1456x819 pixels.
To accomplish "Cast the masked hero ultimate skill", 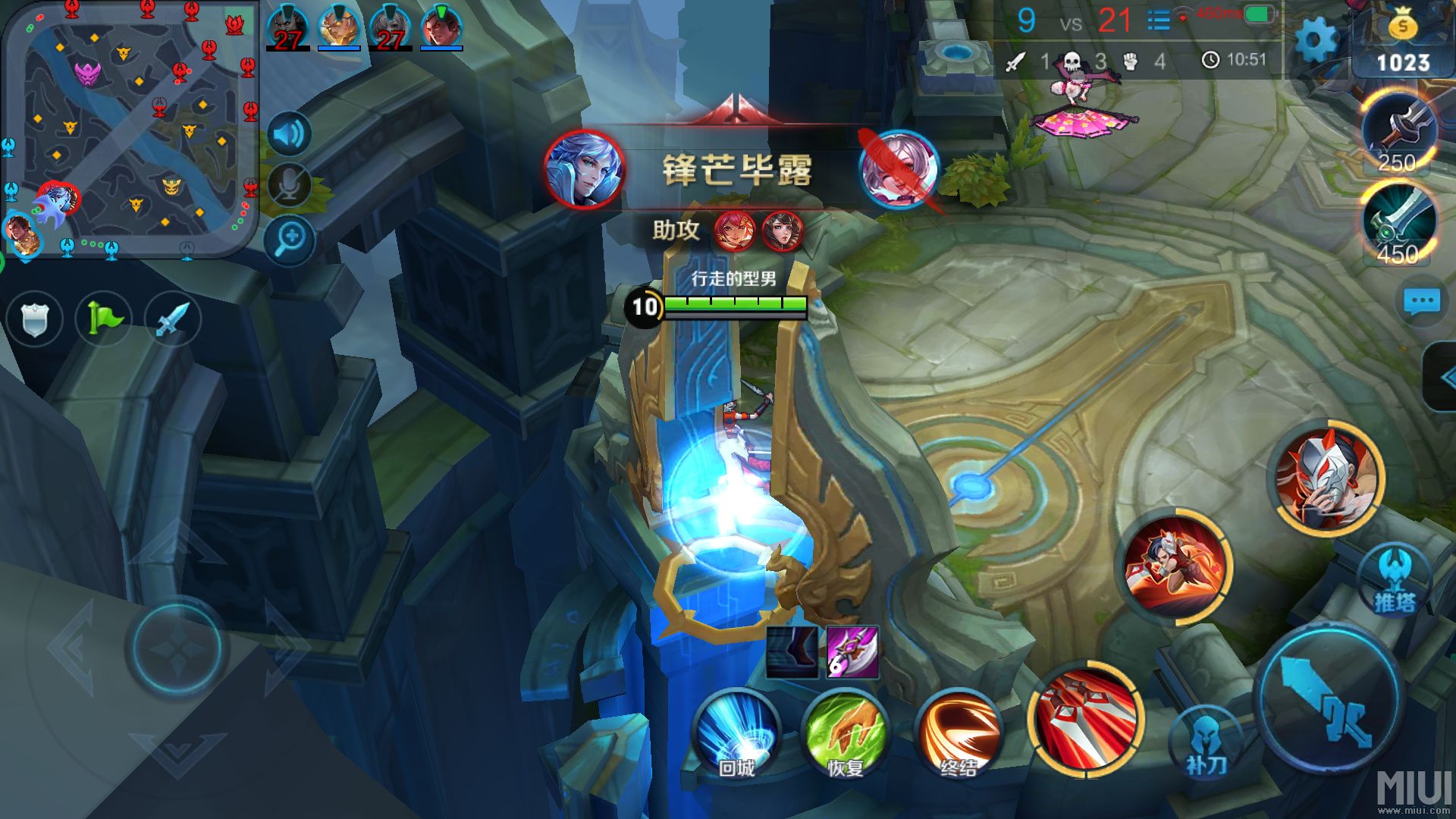I will click(1329, 478).
